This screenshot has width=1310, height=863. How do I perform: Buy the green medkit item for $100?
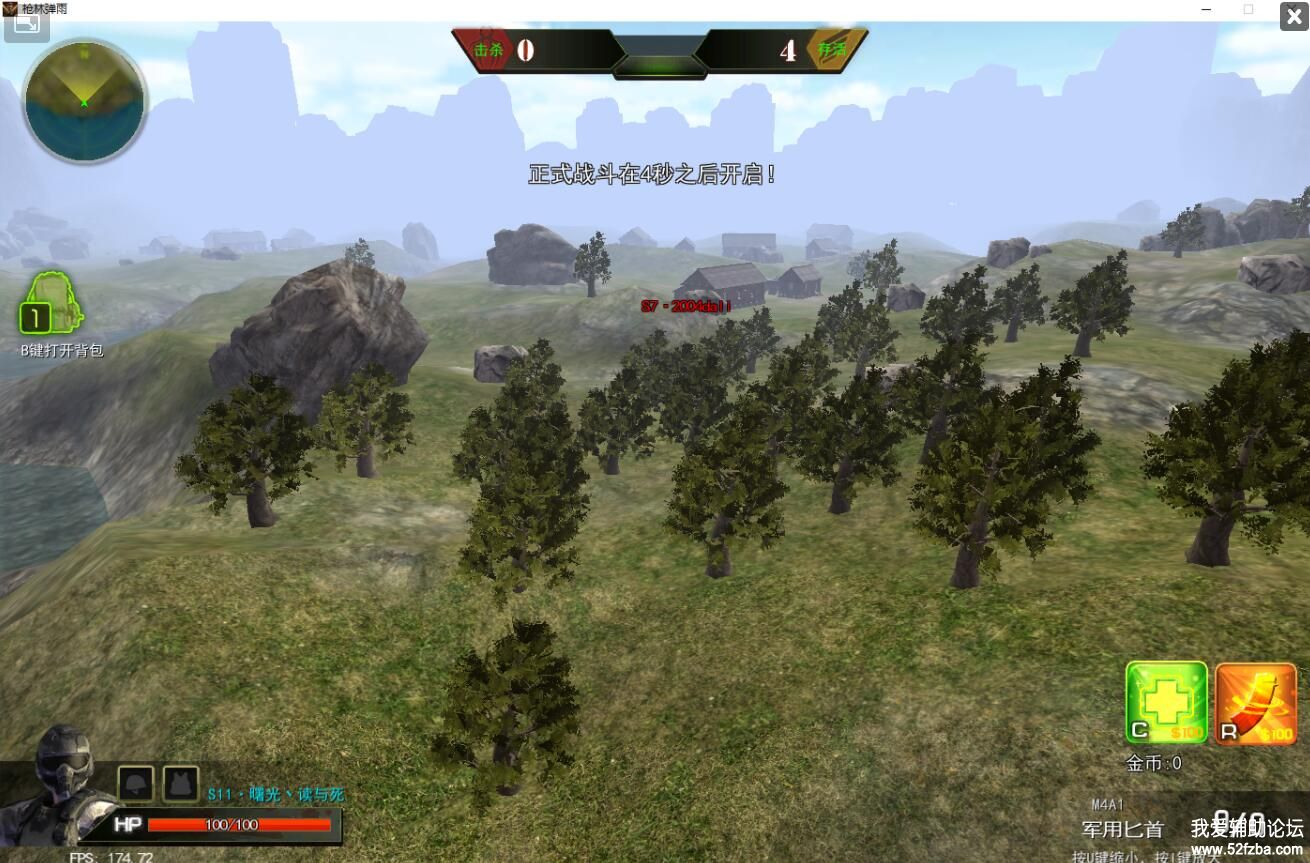1166,702
